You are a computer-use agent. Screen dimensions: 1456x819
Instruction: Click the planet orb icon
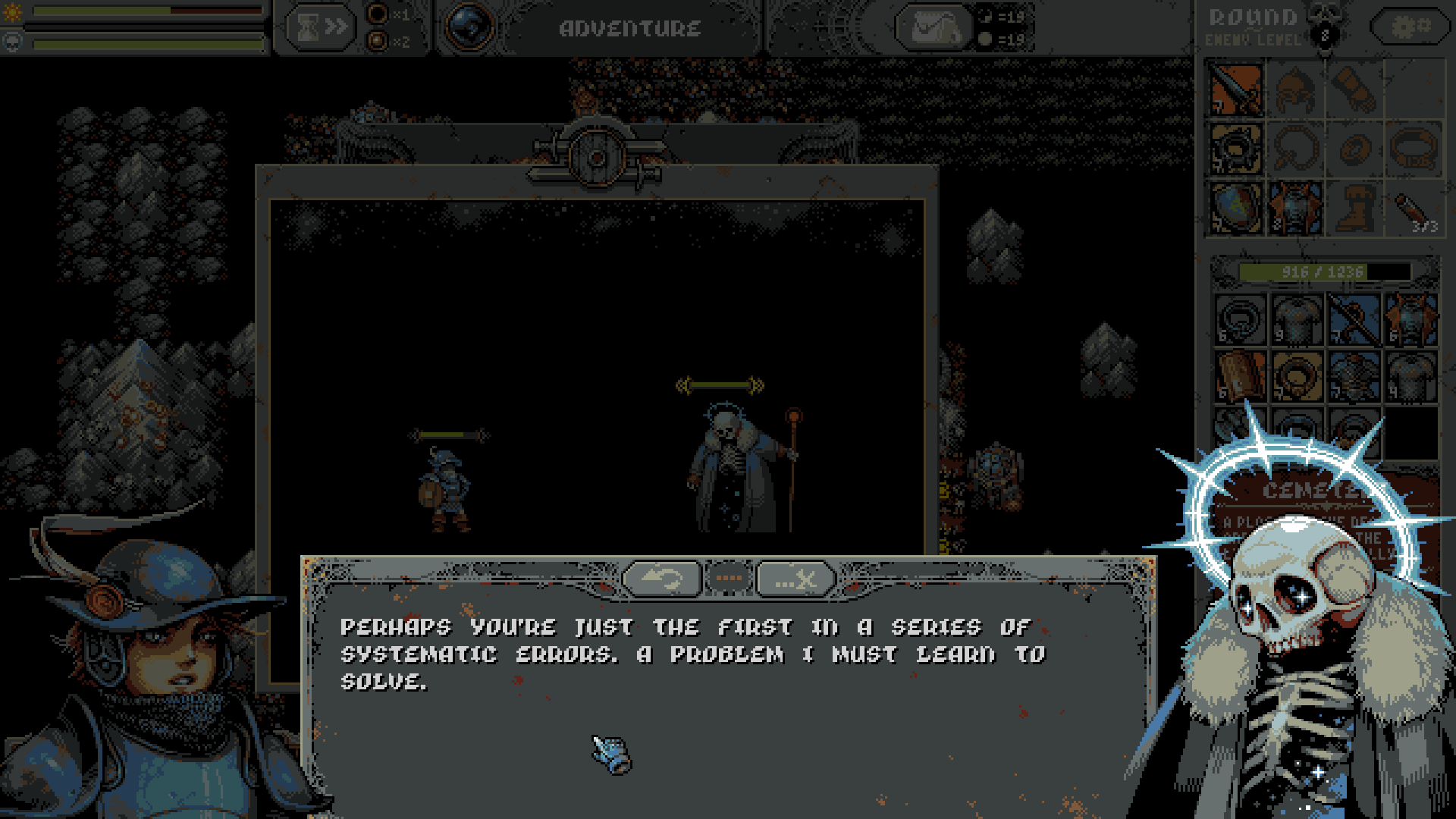[x=469, y=28]
